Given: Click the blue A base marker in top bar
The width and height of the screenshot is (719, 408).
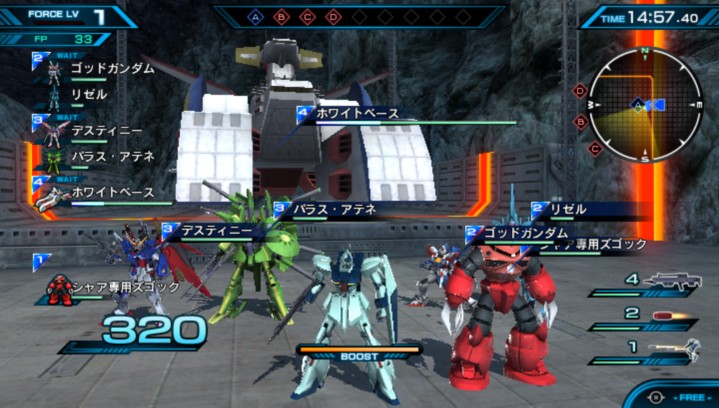Looking at the screenshot, I should pos(256,17).
